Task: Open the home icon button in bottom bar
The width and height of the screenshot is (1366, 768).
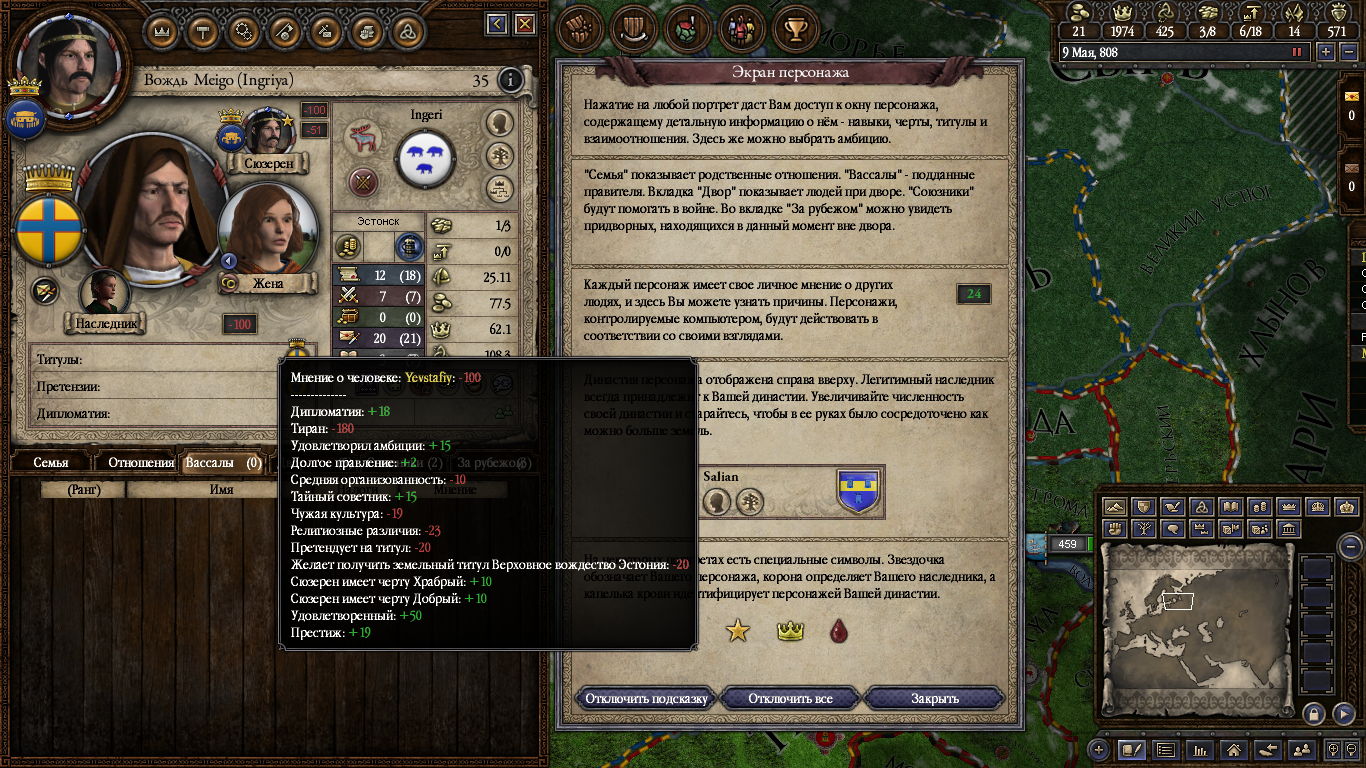Action: pyautogui.click(x=1234, y=749)
